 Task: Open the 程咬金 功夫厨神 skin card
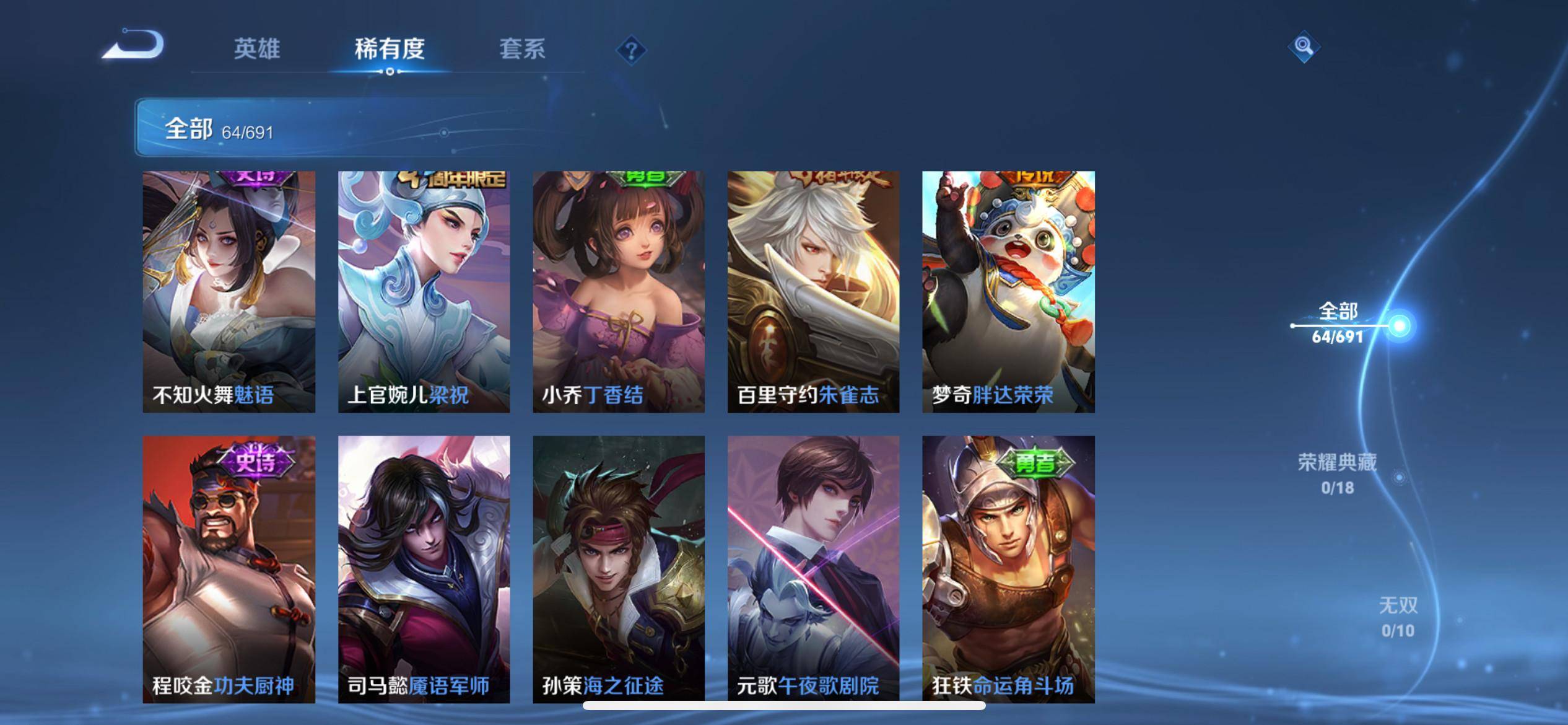coord(229,569)
